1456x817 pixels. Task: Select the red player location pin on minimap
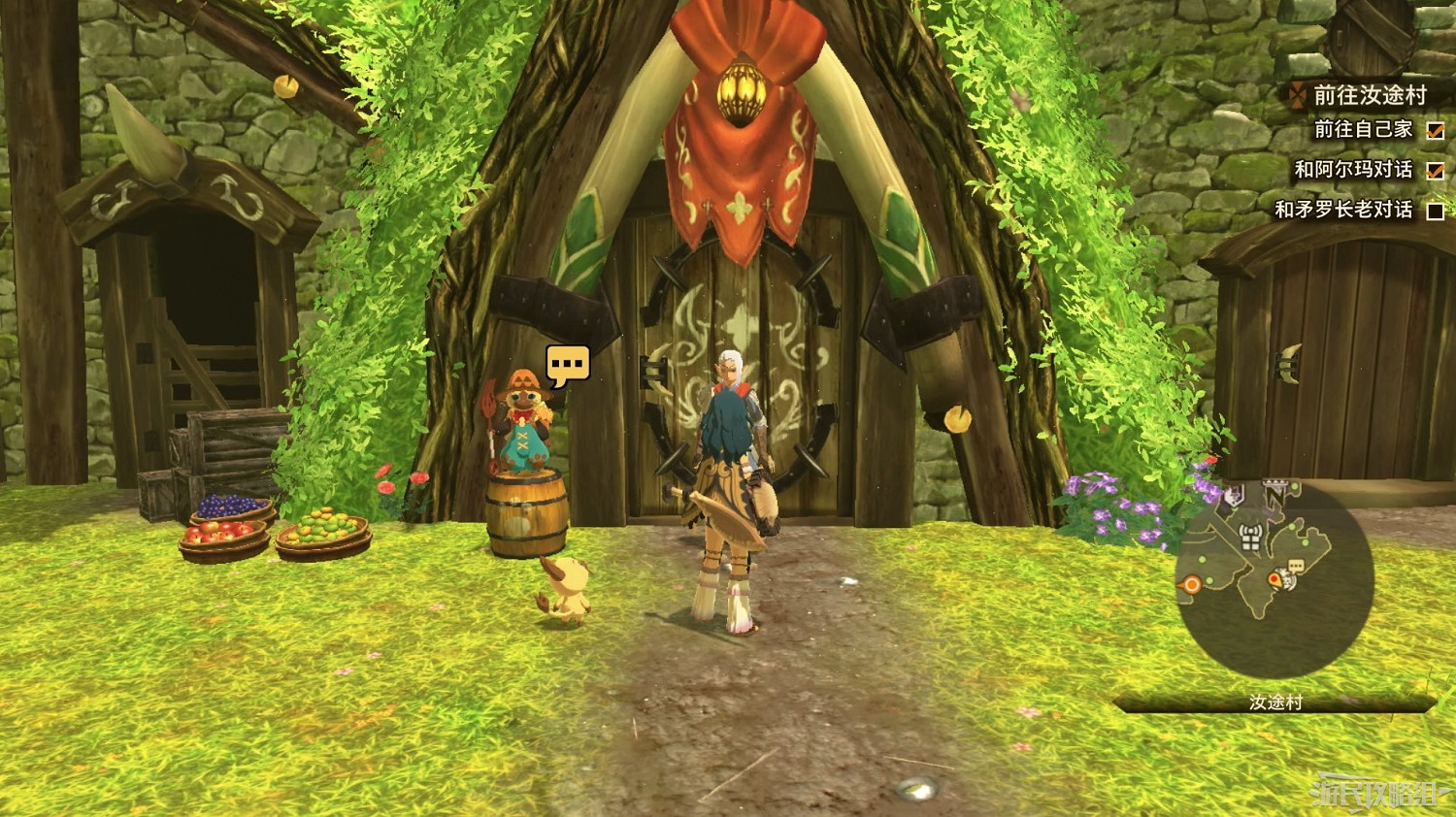tap(1274, 578)
